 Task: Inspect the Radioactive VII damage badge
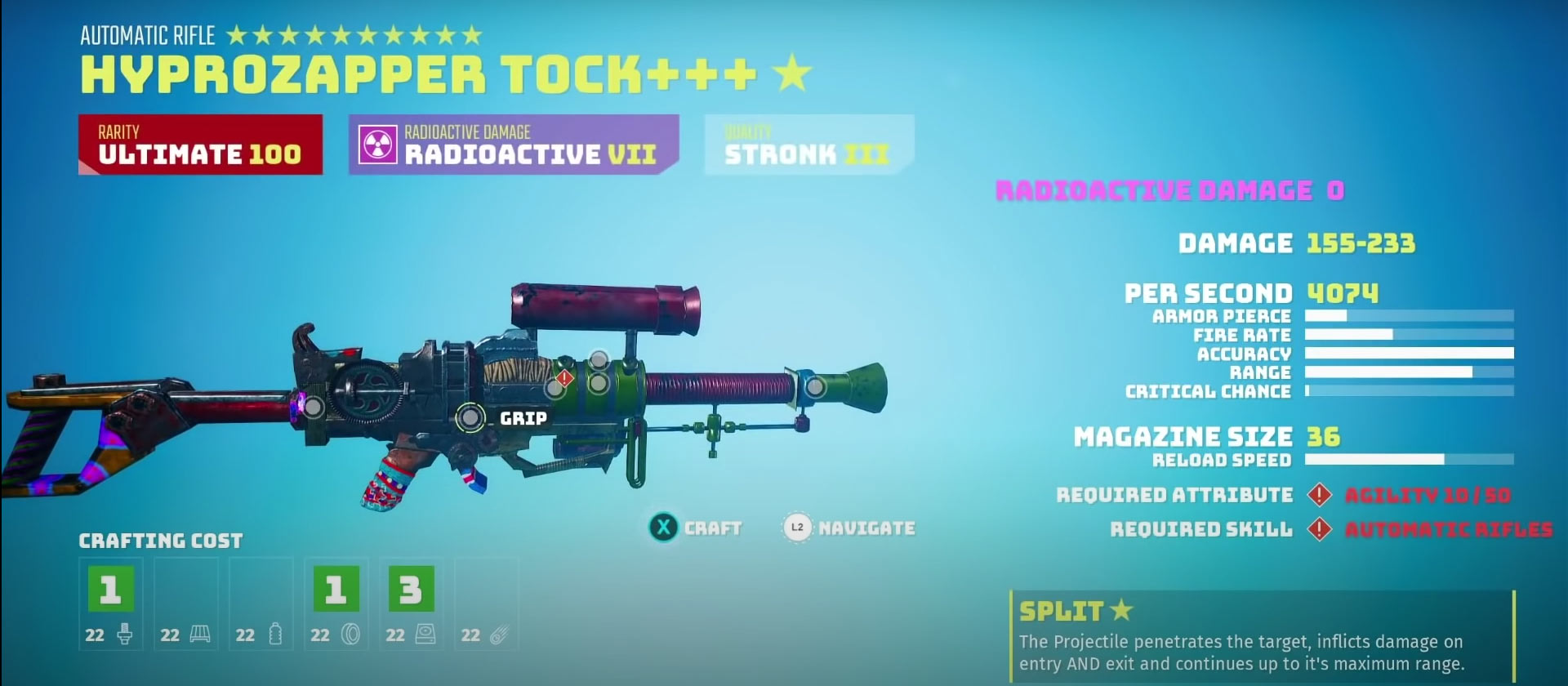click(513, 145)
